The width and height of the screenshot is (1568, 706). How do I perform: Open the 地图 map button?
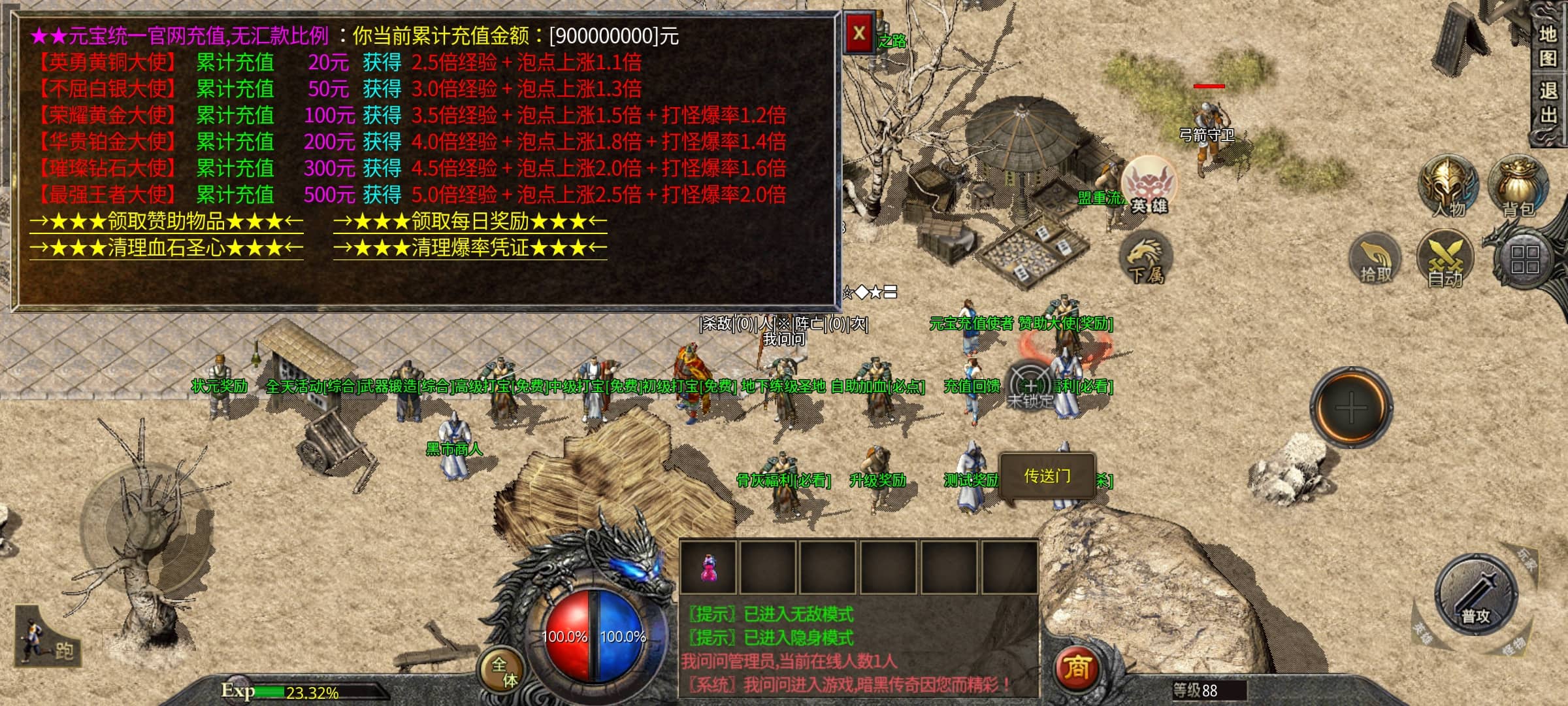pyautogui.click(x=1548, y=46)
